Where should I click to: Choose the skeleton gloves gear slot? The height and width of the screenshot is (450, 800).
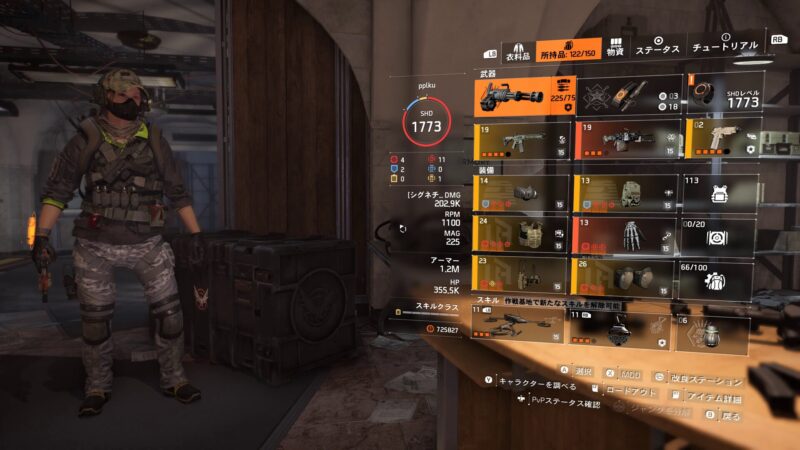pos(627,236)
